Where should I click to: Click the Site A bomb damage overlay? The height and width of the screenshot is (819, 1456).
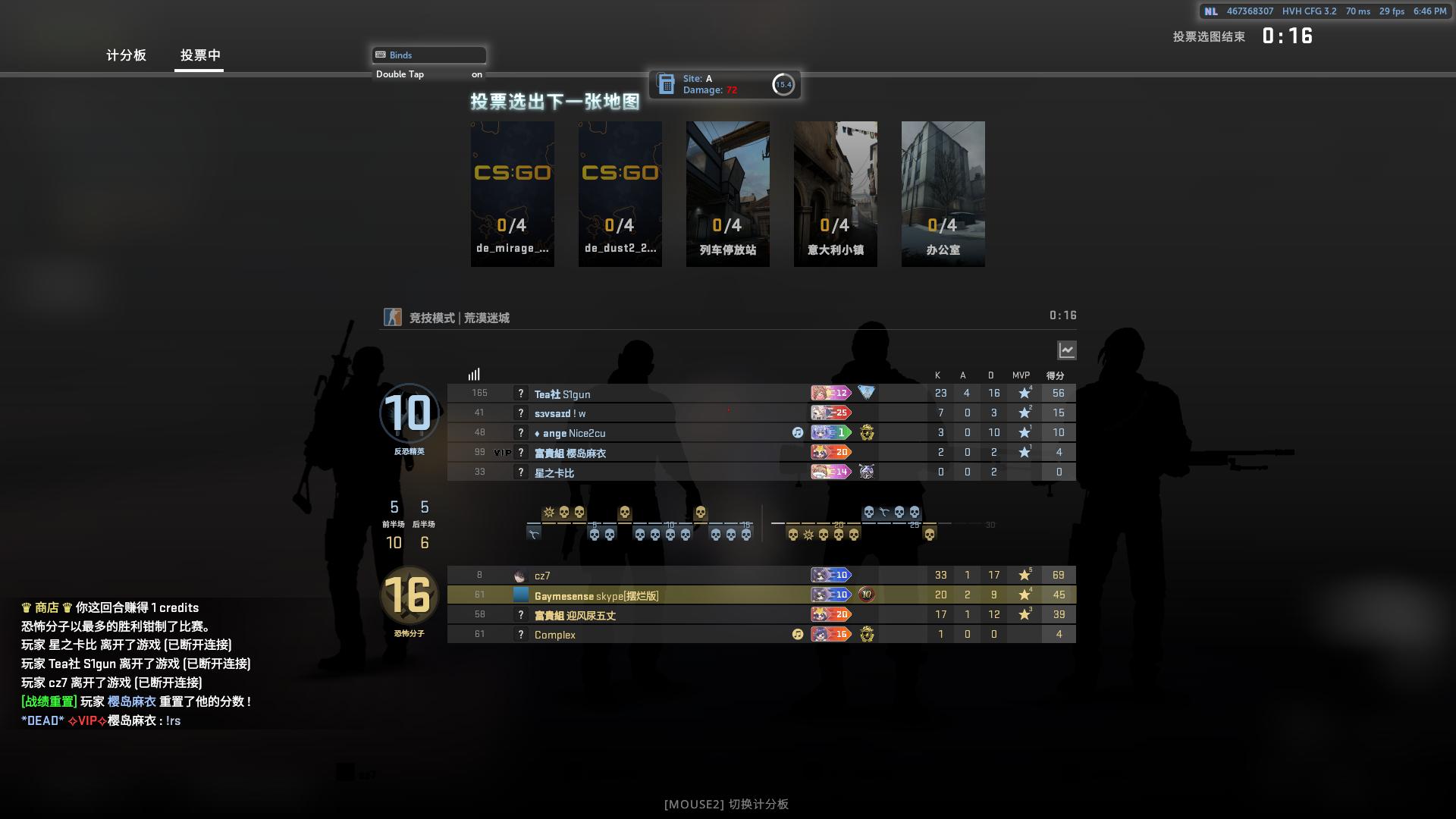click(724, 84)
